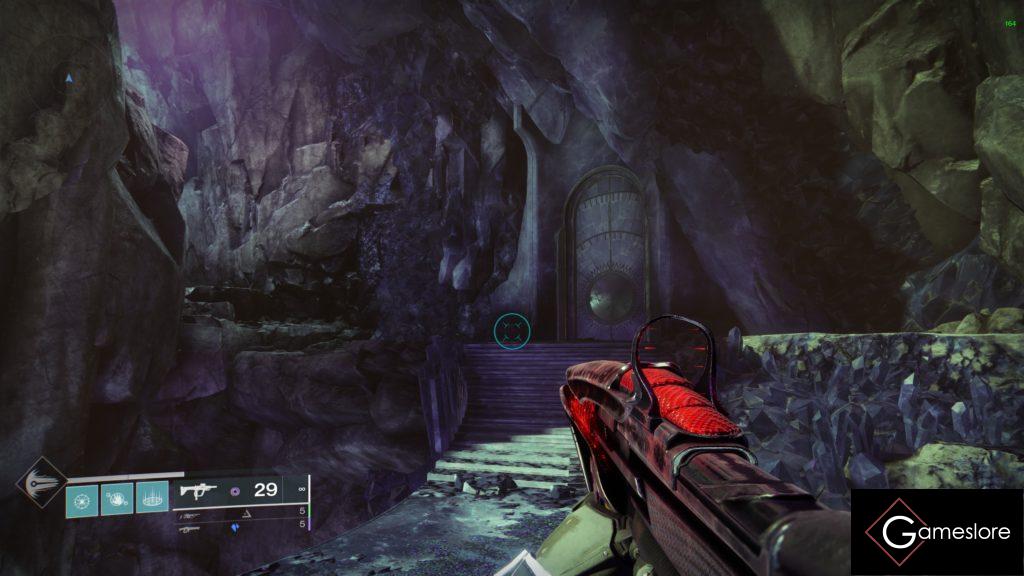
Task: Trigger the class ability rift icon
Action: tap(151, 497)
